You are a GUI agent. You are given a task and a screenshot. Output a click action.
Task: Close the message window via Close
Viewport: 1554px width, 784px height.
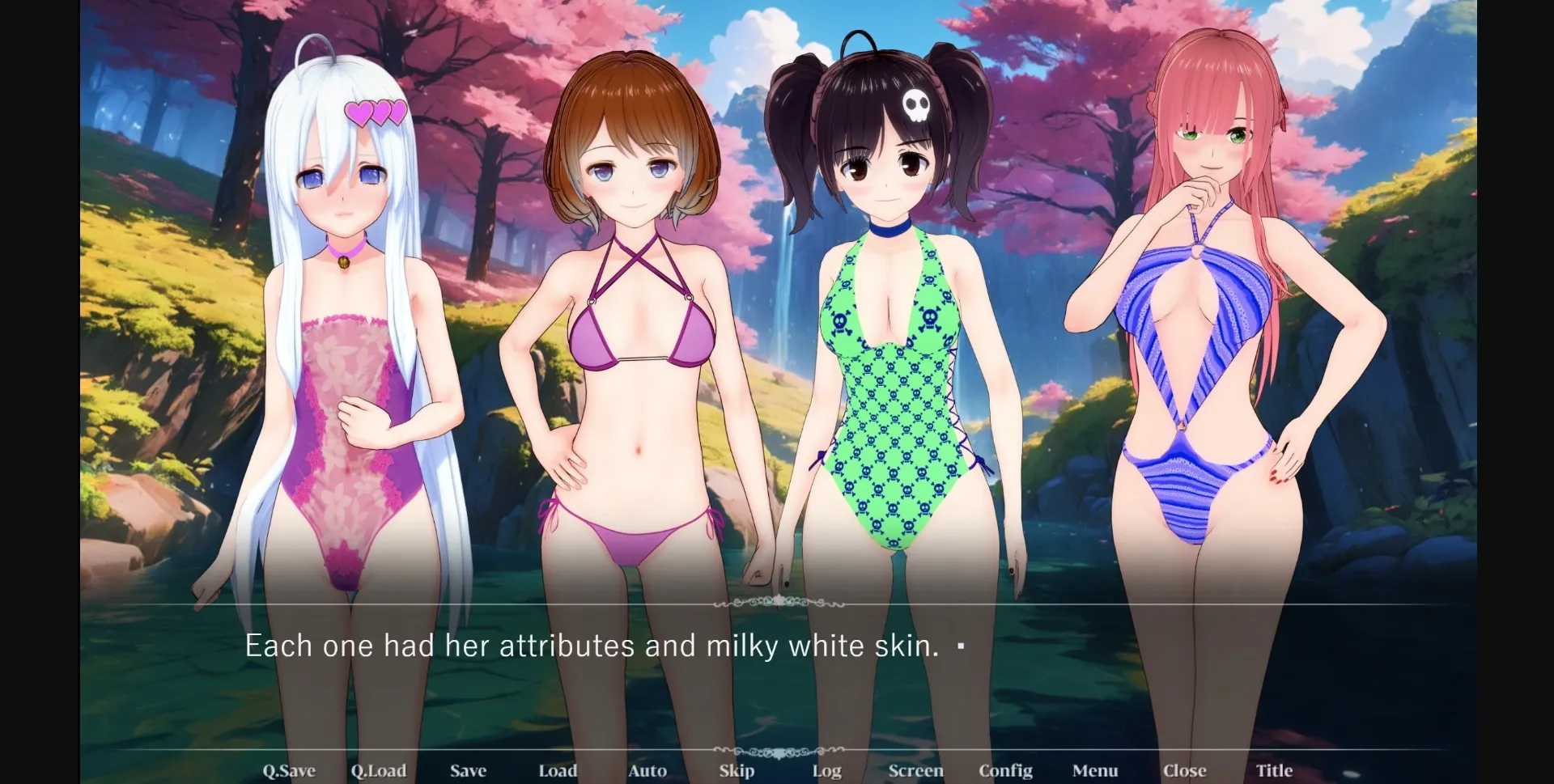coord(1185,771)
